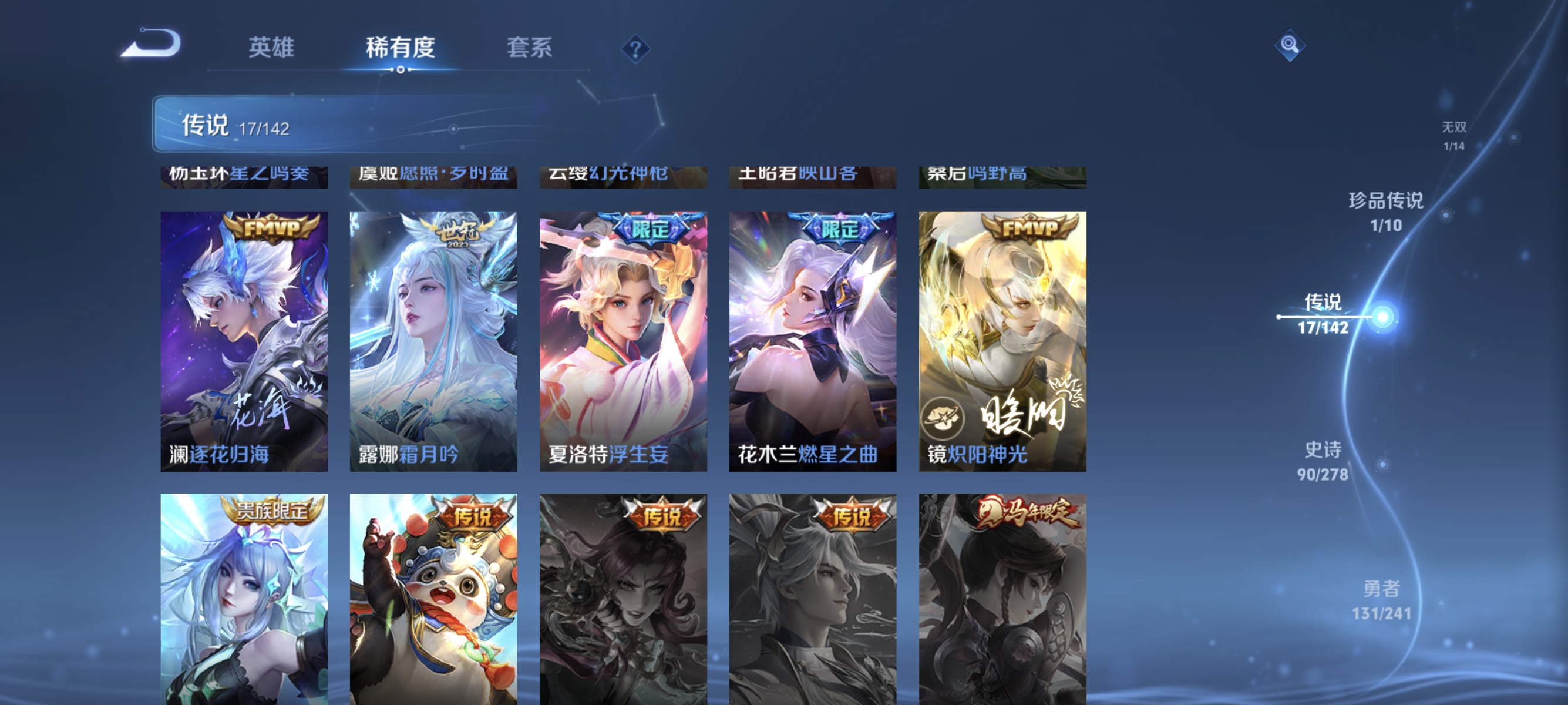Jump to 无双 rarity in the sidebar
Viewport: 1568px width, 705px height.
coord(1455,135)
